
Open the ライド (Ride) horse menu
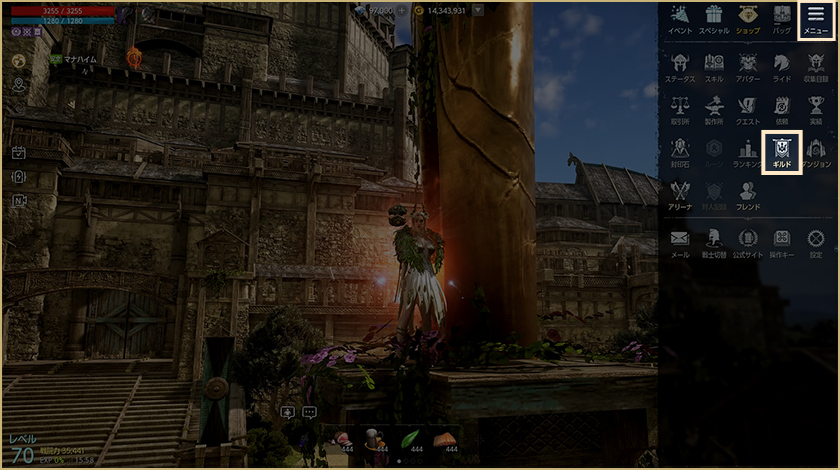point(781,65)
